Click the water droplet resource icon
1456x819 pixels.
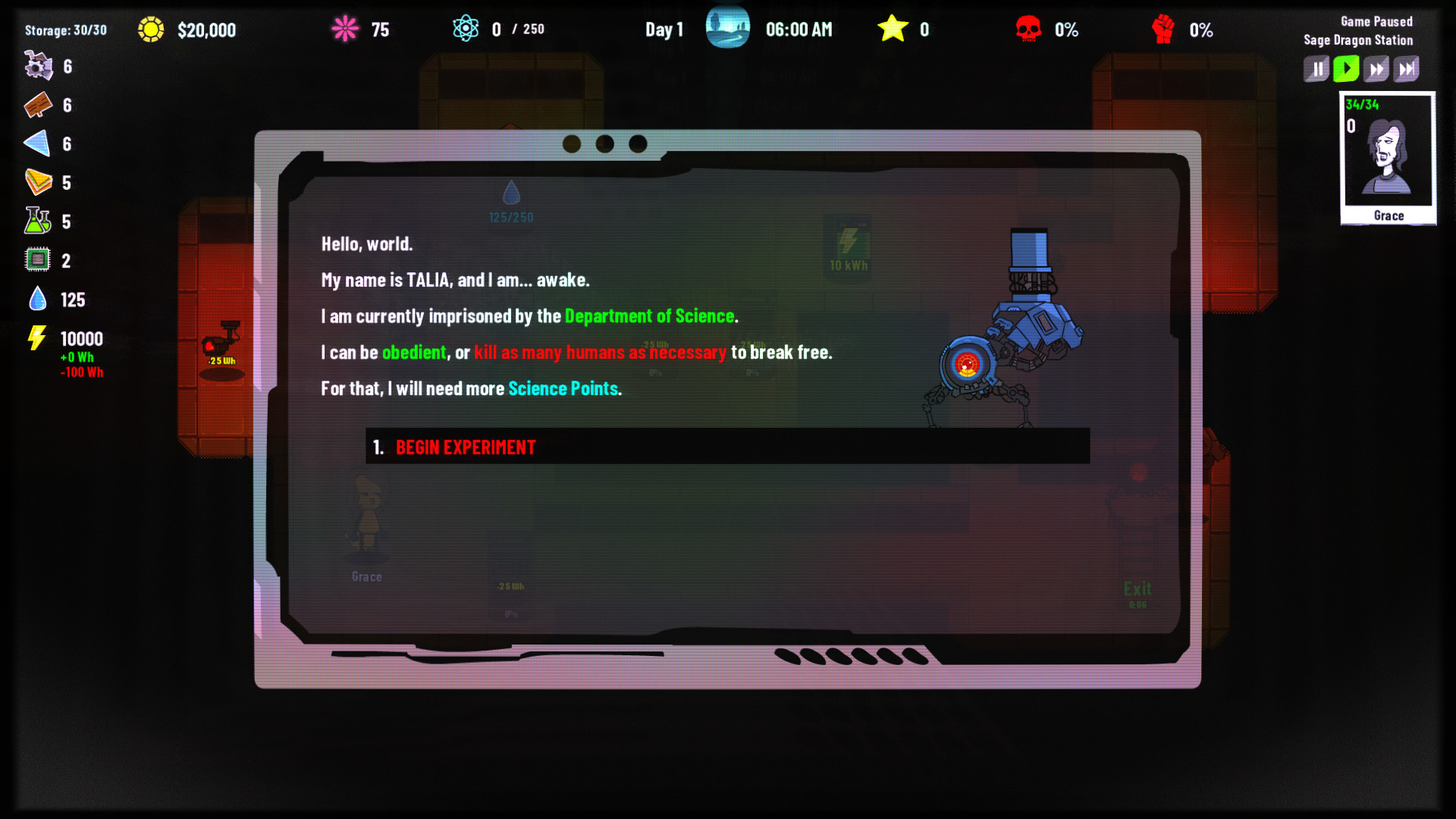38,299
